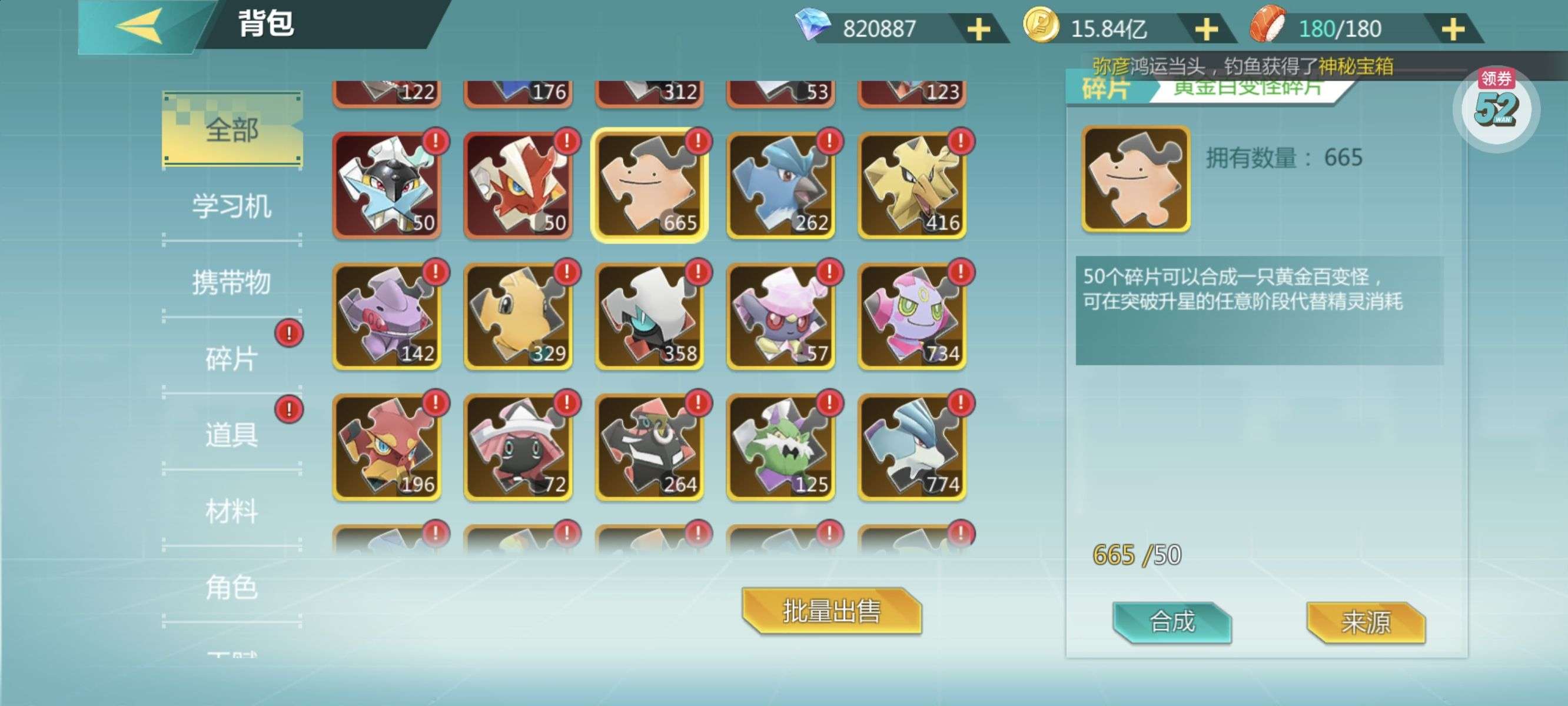Switch to the 道具 category tab

pos(232,435)
